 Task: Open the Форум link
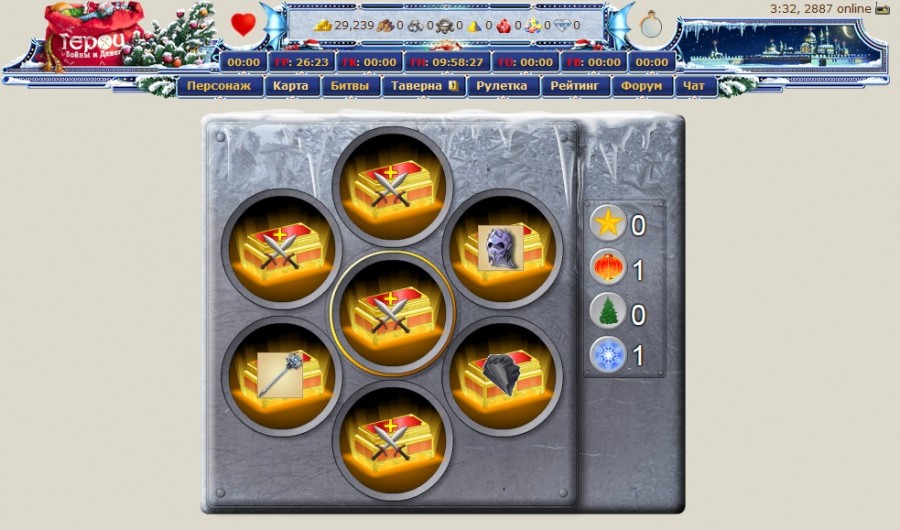[640, 87]
